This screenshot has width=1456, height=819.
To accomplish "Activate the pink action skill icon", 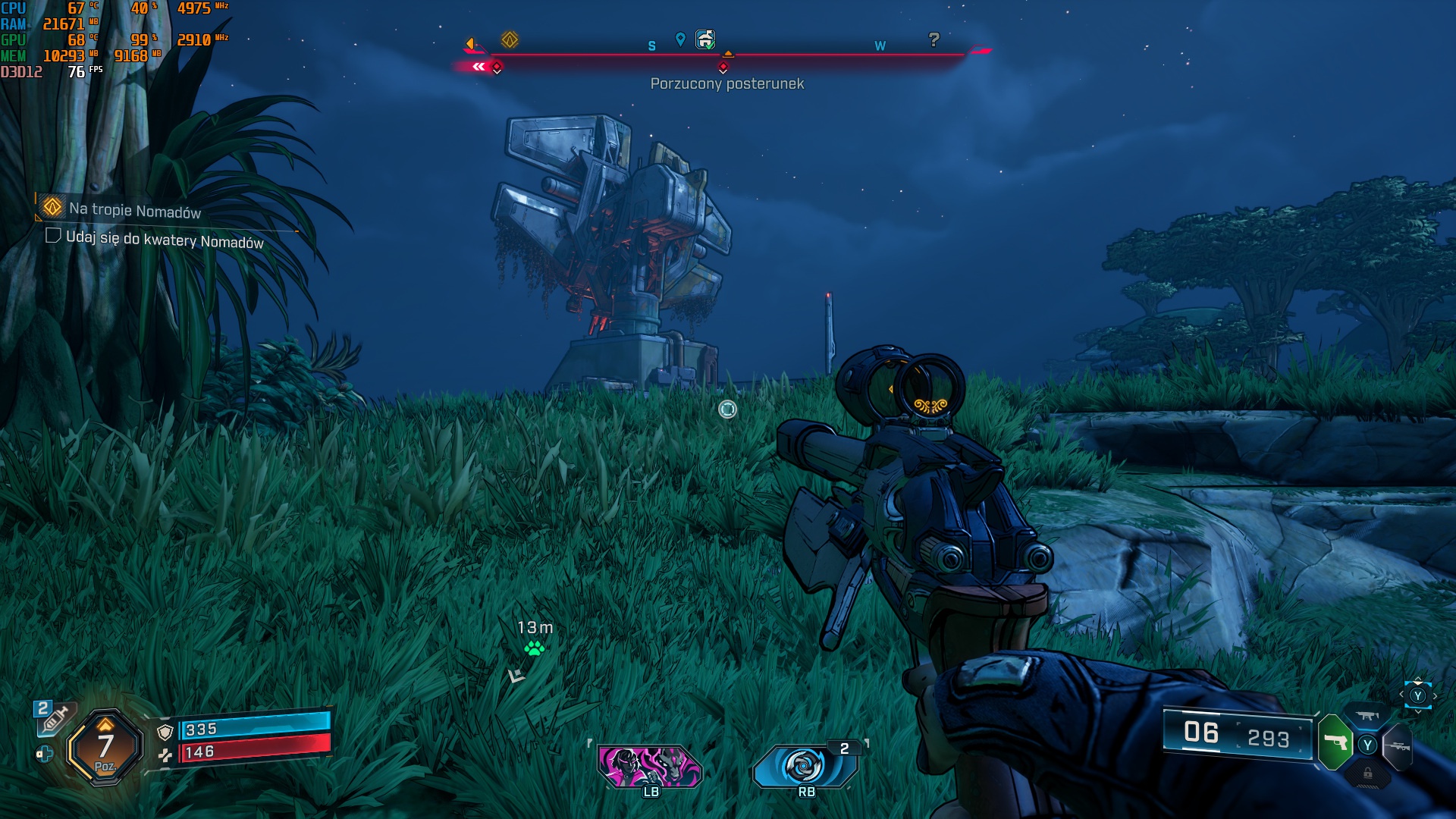I will 650,766.
